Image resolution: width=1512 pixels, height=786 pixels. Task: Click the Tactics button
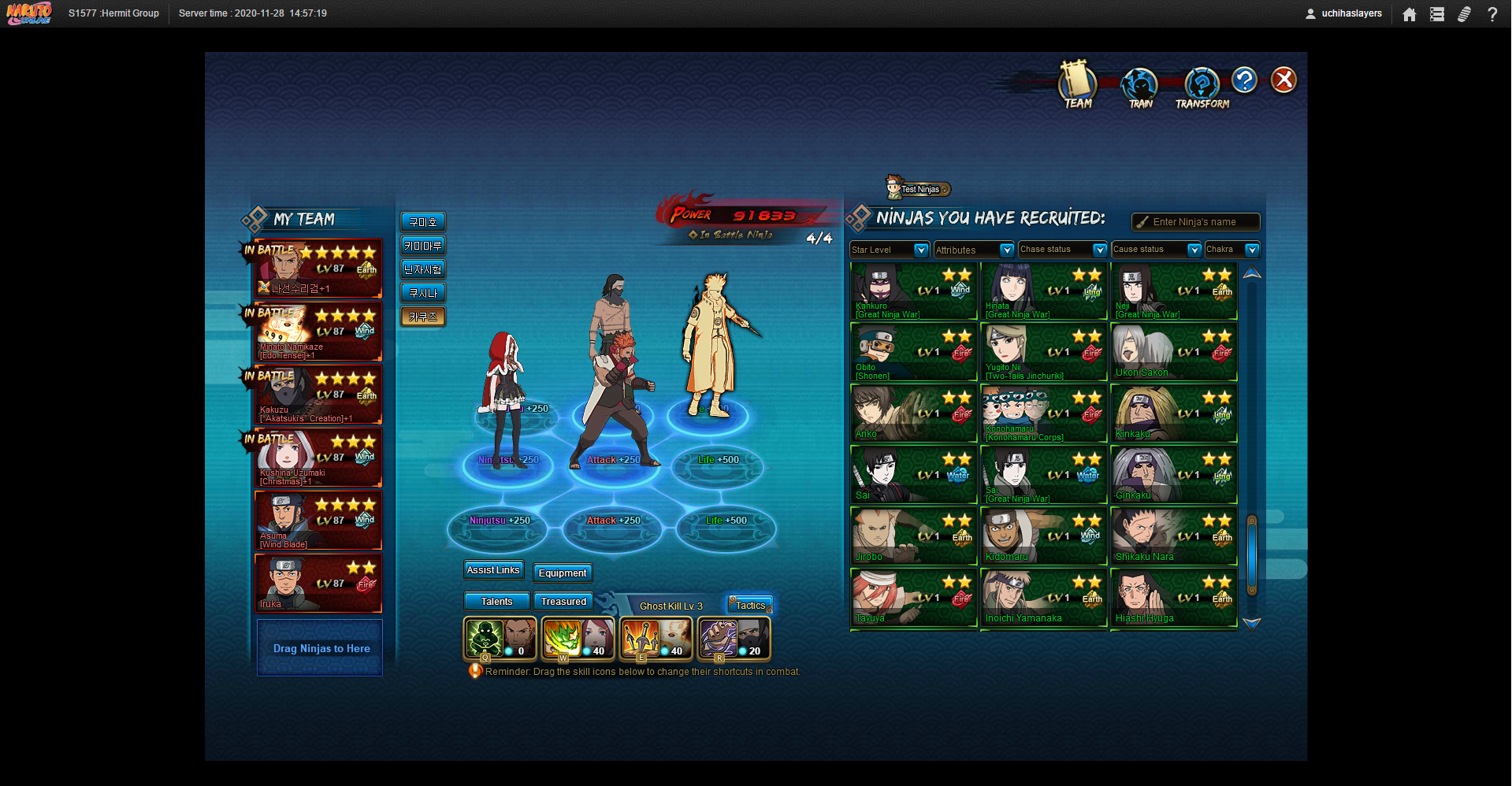[x=750, y=605]
